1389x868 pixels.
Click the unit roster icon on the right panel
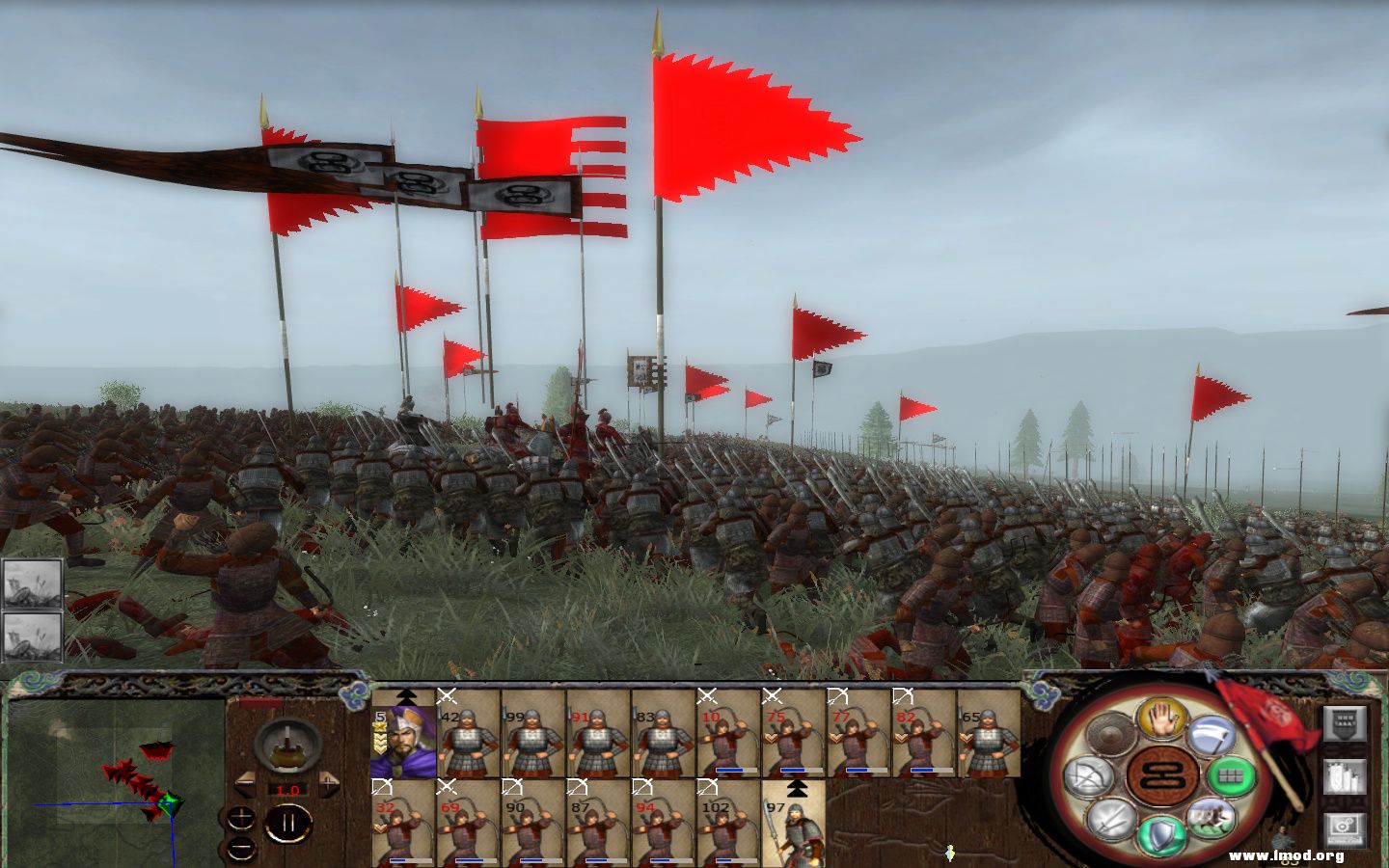pyautogui.click(x=1345, y=775)
